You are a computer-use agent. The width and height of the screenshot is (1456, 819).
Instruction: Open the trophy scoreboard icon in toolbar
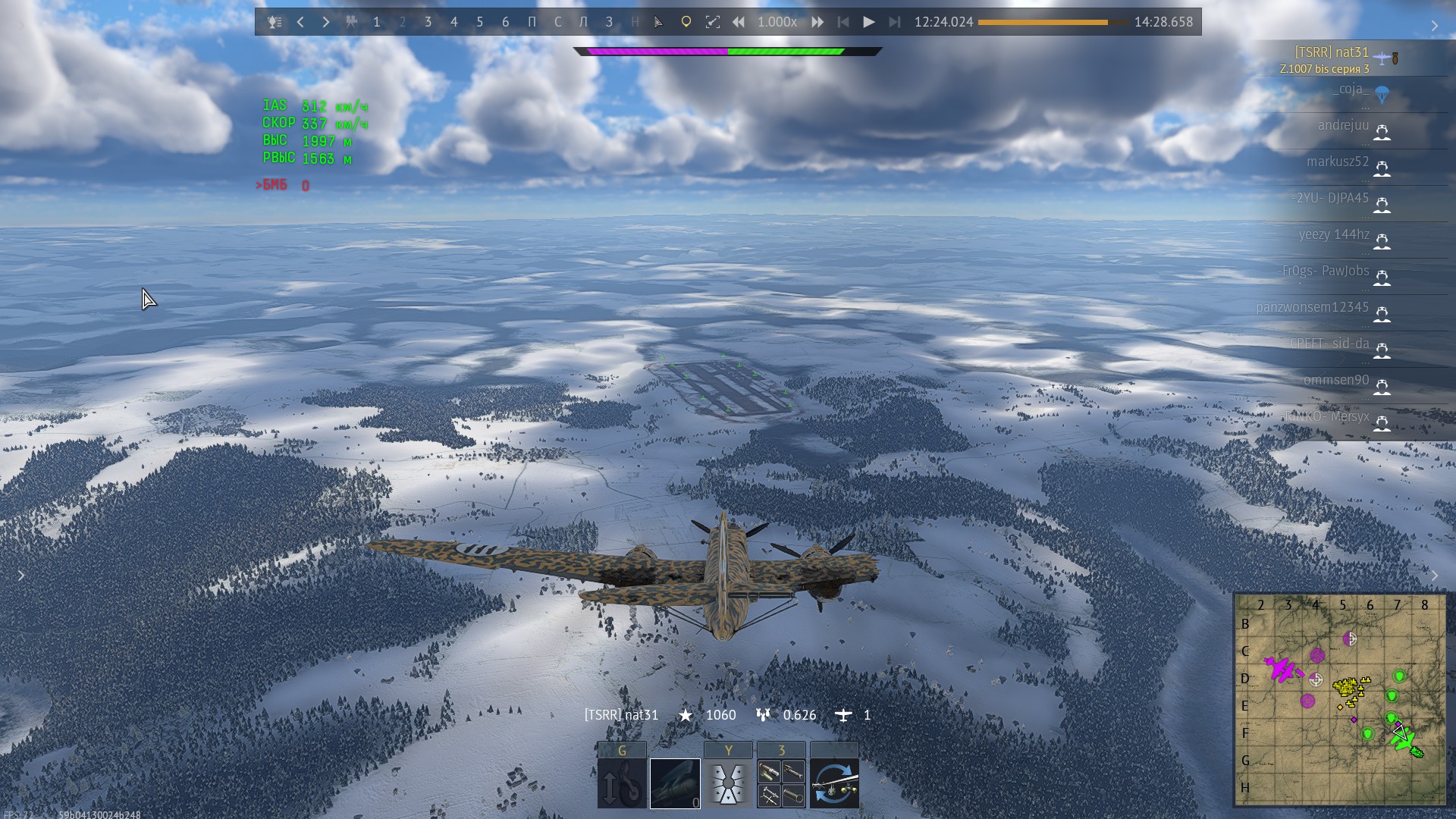click(275, 22)
